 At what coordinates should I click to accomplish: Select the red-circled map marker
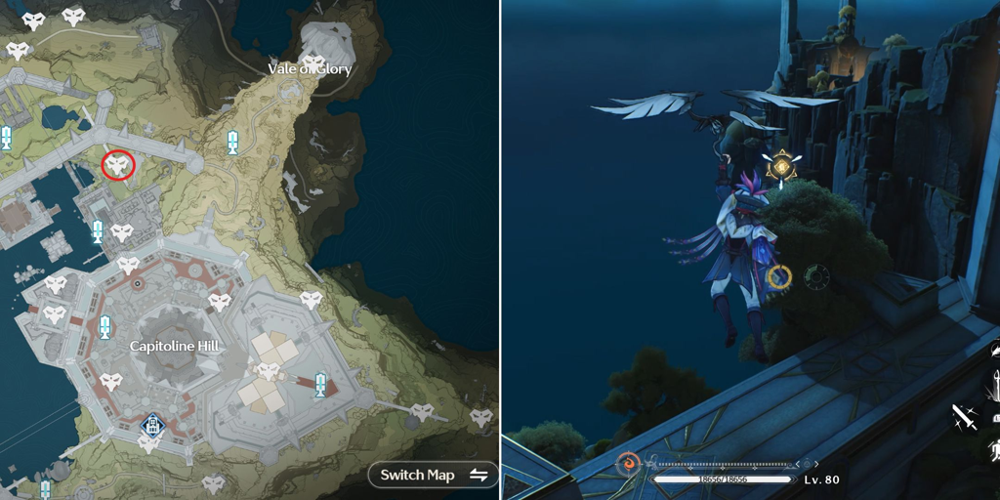click(x=119, y=166)
